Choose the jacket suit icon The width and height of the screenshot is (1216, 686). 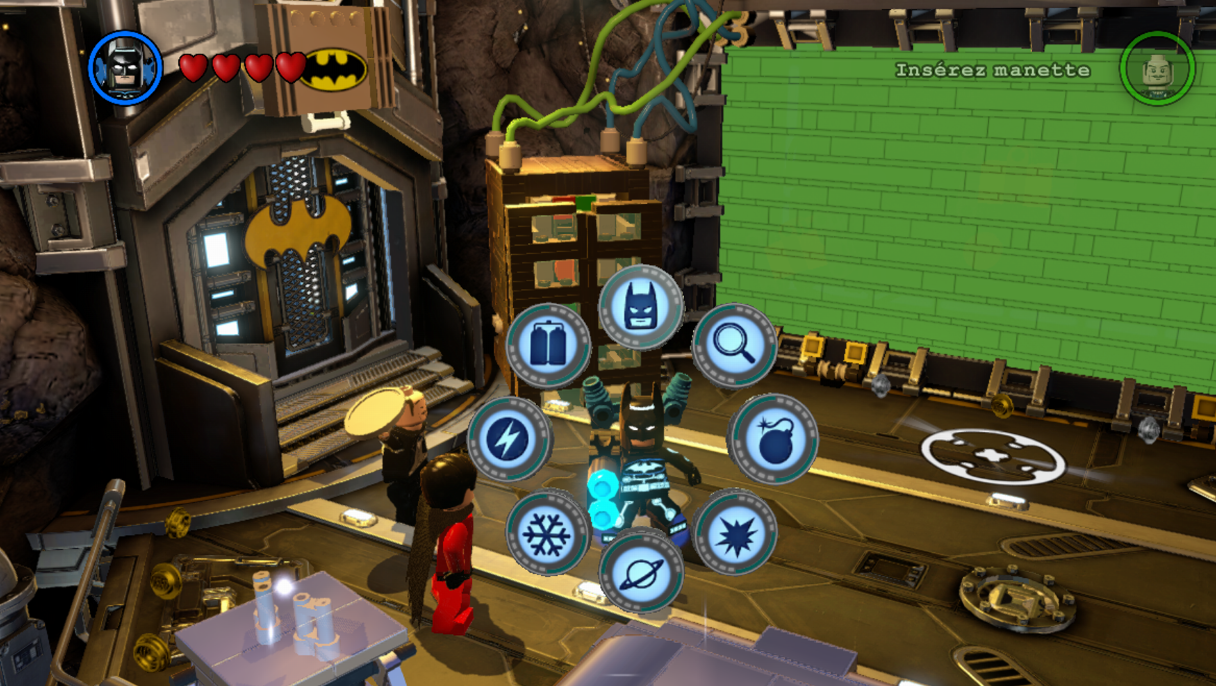pos(548,345)
